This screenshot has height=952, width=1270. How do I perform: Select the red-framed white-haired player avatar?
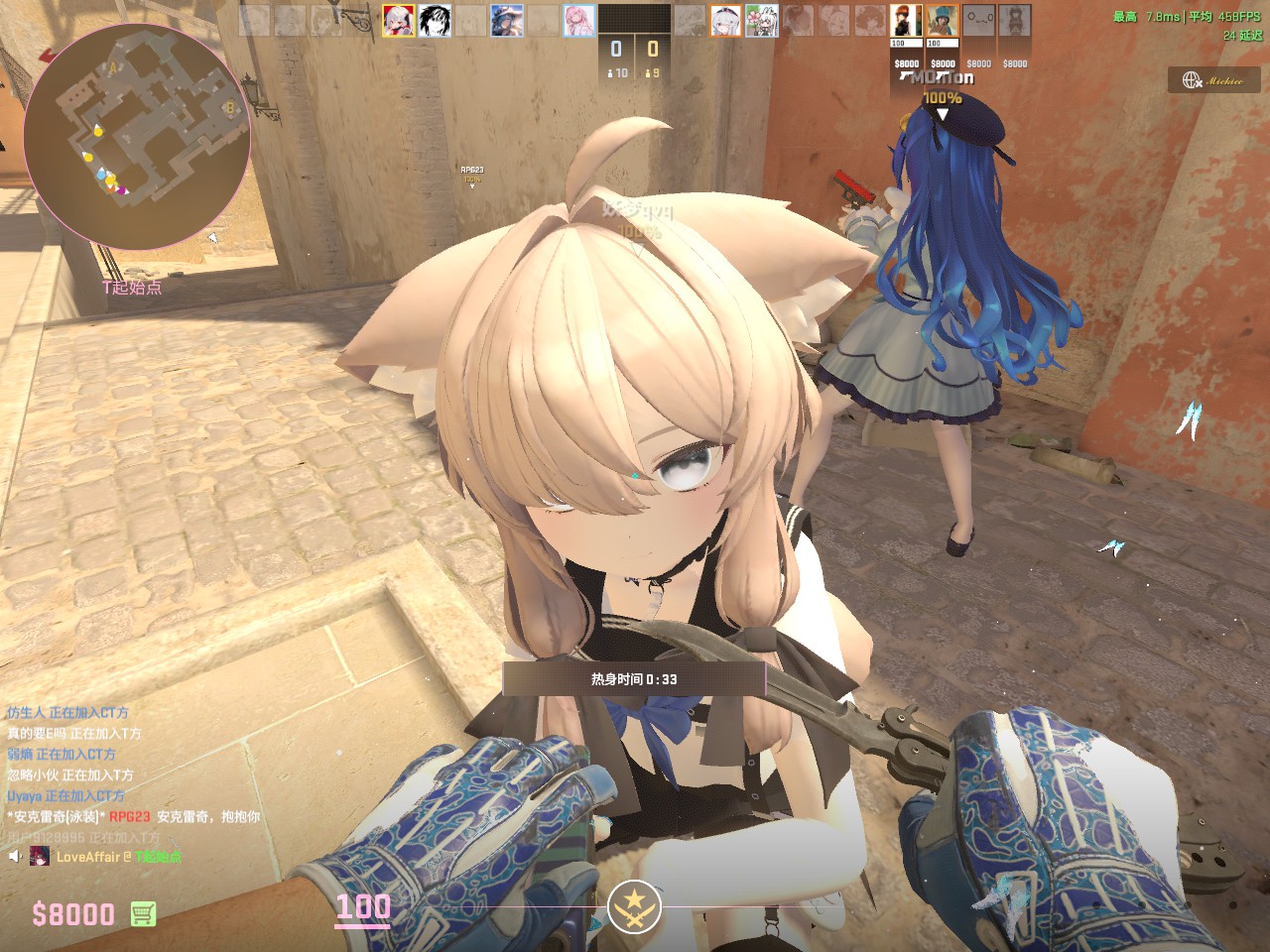398,21
